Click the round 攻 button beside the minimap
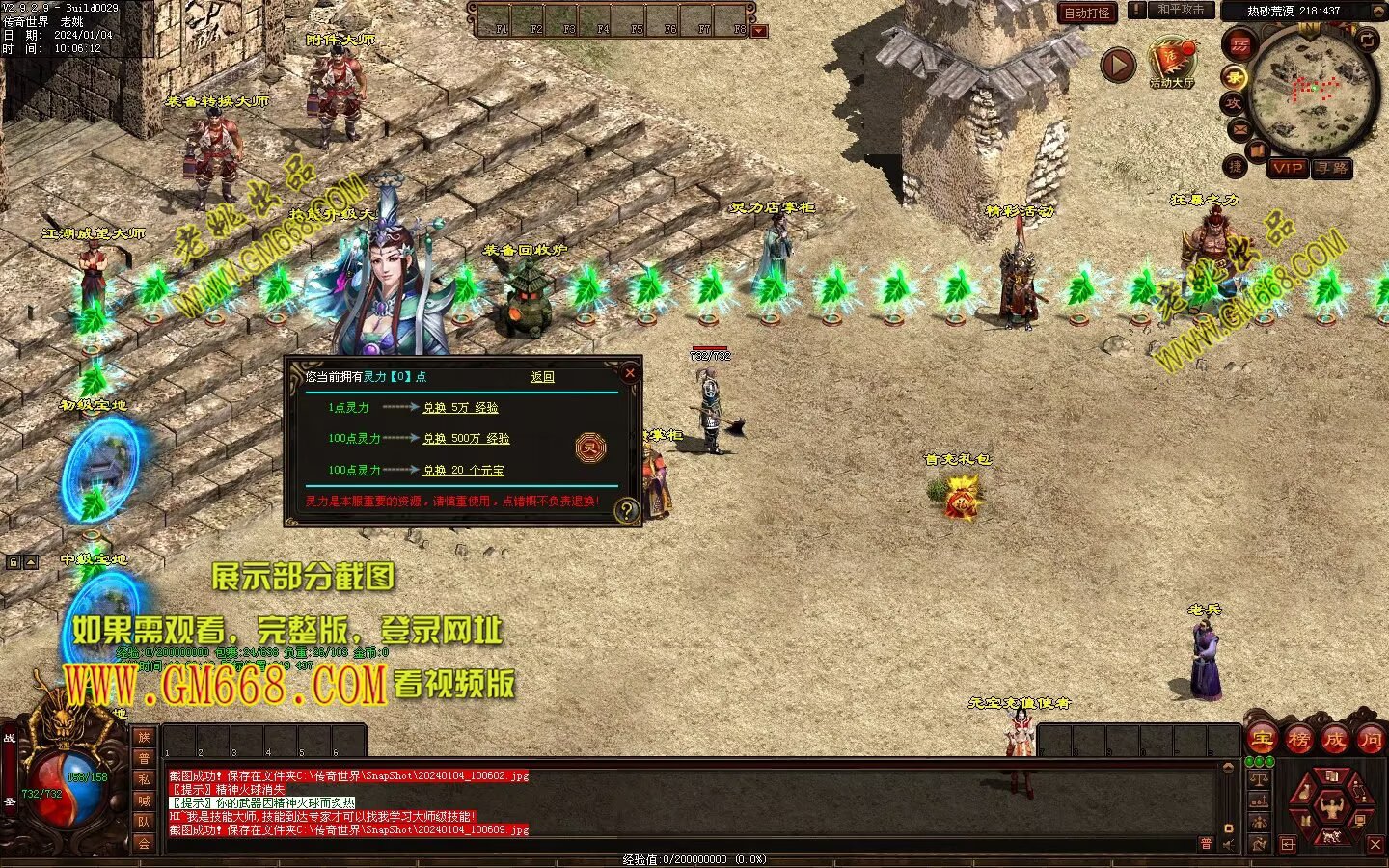 1234,103
